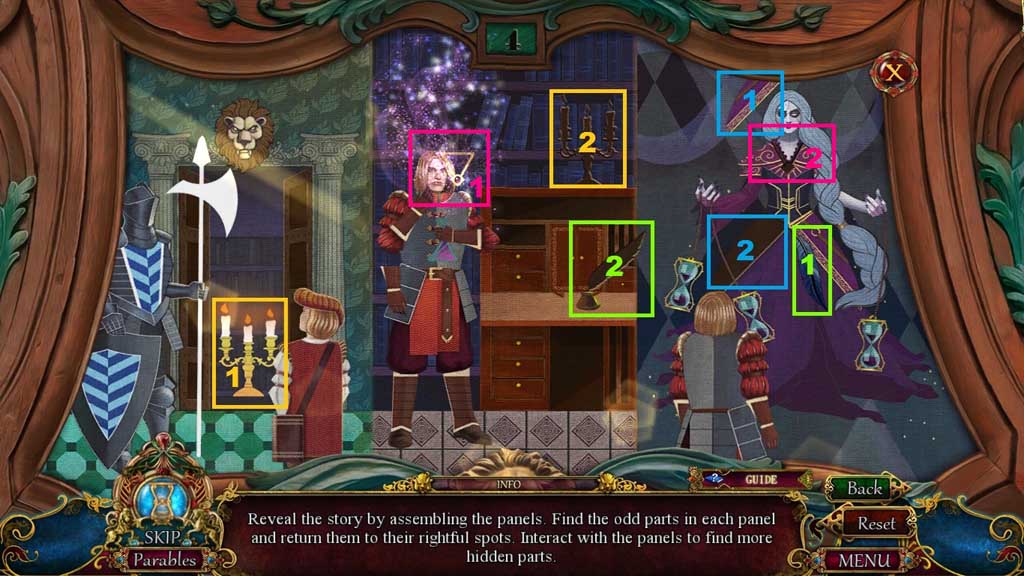Choose the quill feather piece on the desk
Viewport: 1024px width, 576px height.
tap(610, 268)
